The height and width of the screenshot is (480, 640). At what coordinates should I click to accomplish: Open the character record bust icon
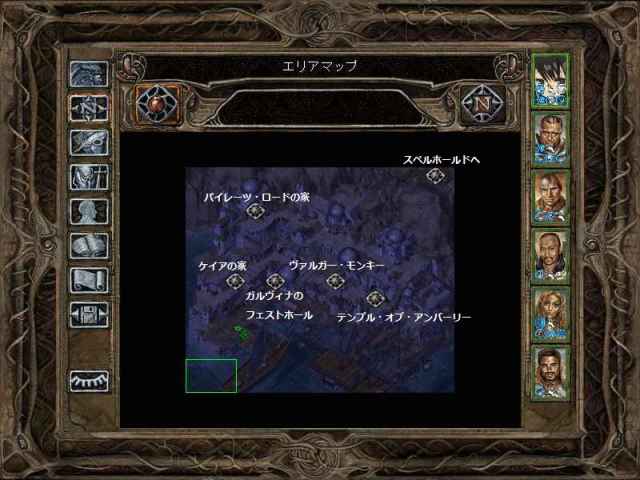(88, 212)
